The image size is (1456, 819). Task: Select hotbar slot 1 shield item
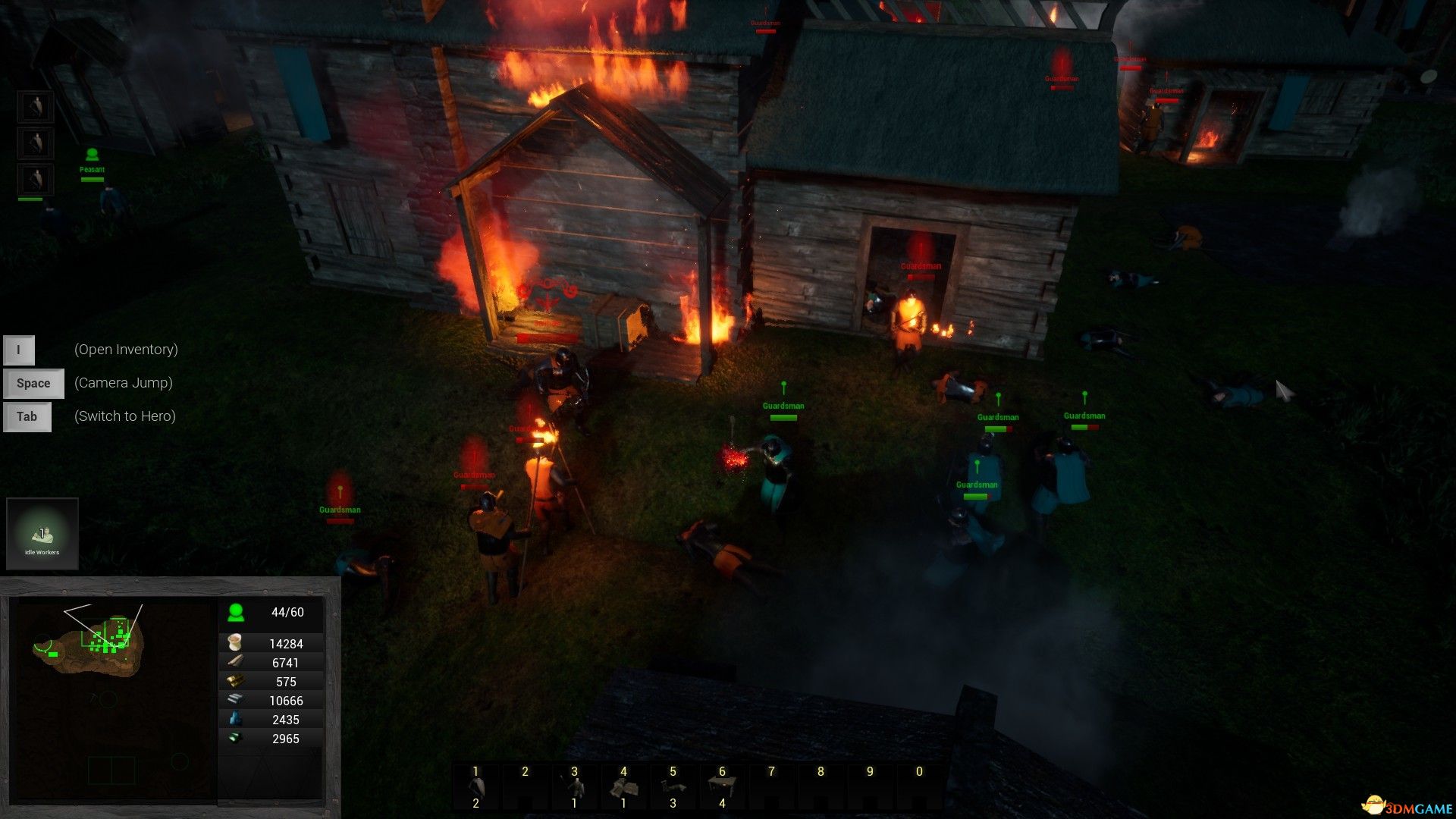(x=475, y=787)
